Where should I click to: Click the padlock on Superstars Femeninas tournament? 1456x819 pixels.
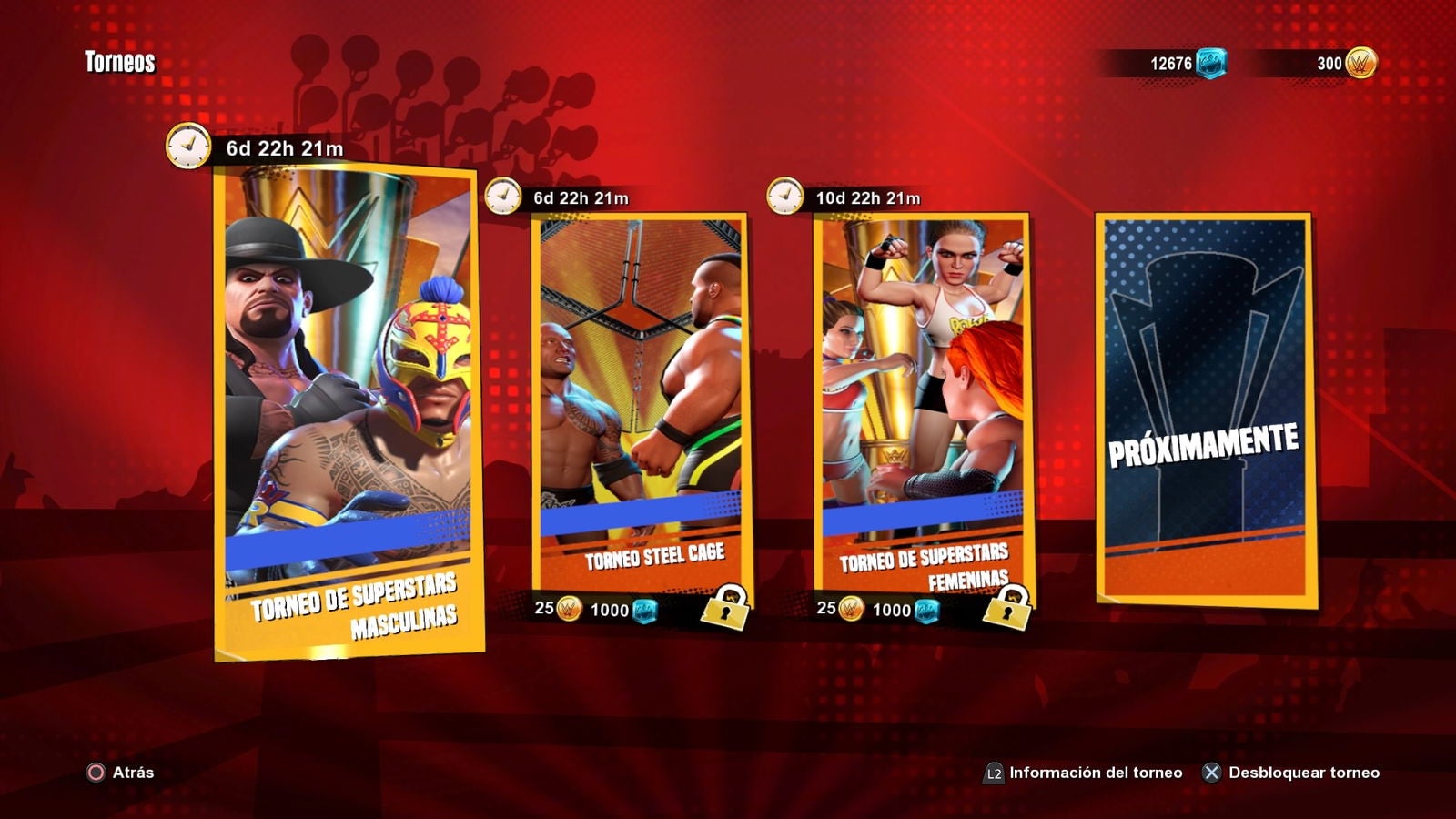tap(1007, 607)
